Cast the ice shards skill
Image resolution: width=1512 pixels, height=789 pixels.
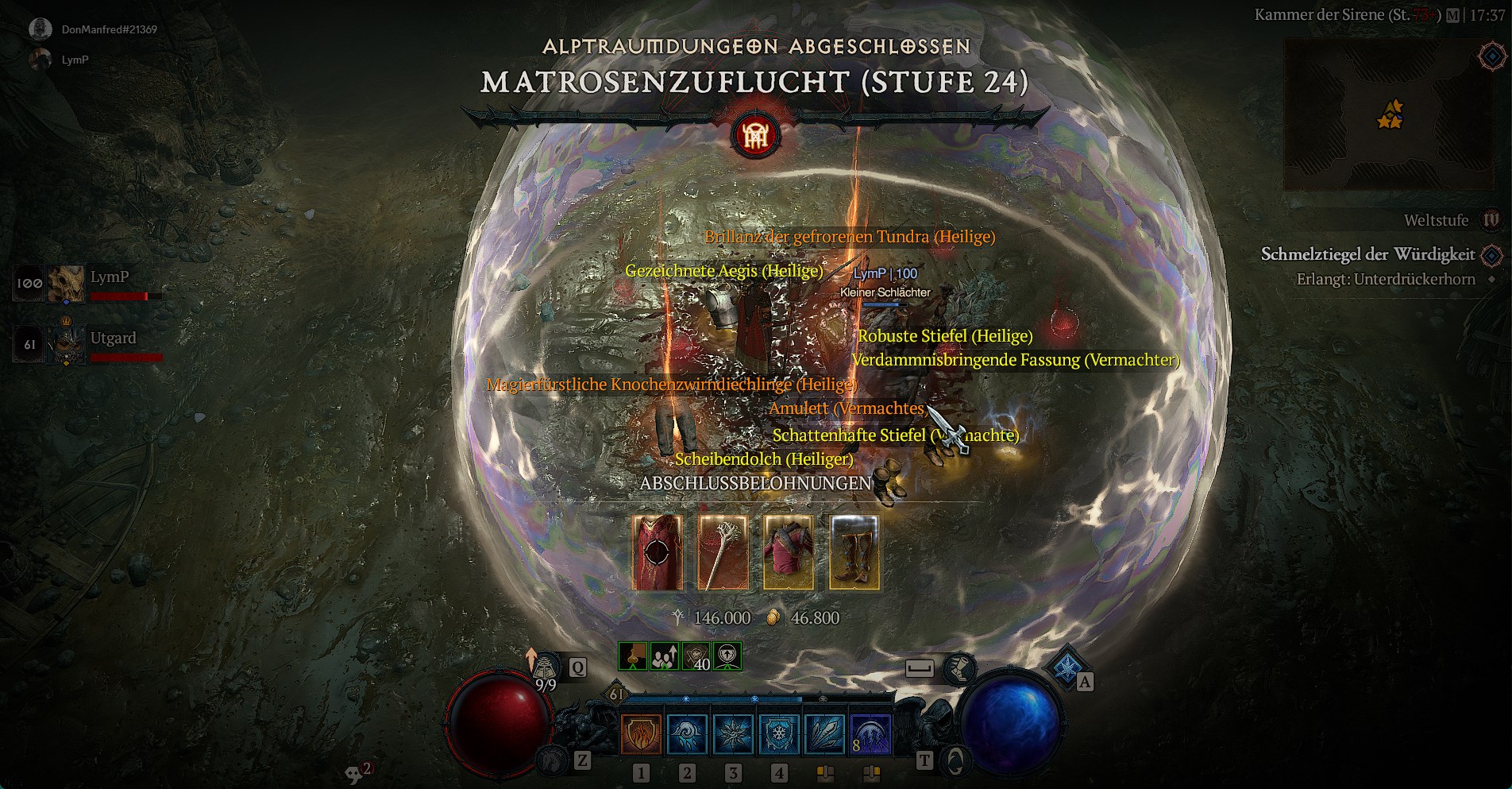825,733
